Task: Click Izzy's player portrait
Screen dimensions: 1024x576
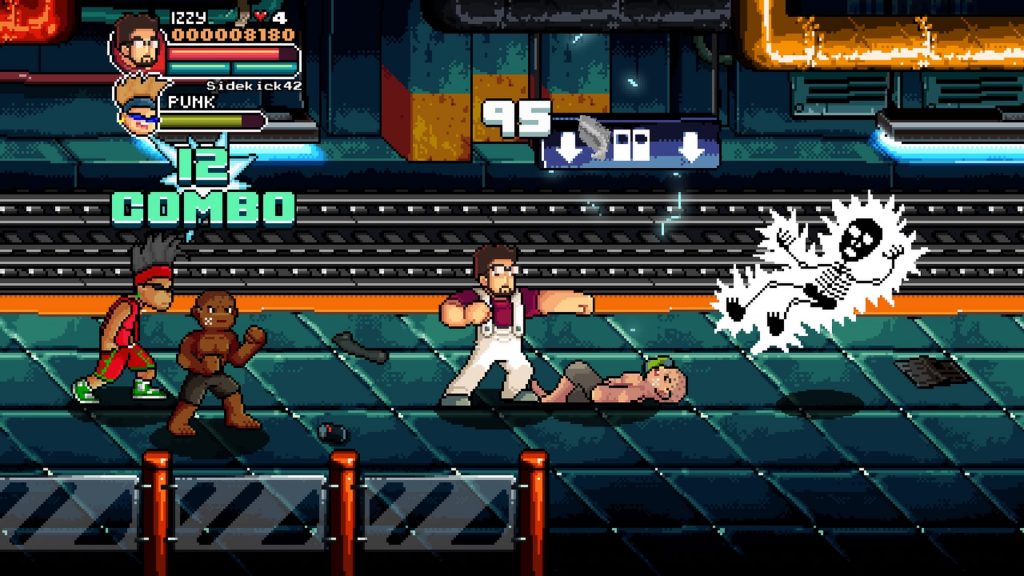Action: click(x=139, y=44)
